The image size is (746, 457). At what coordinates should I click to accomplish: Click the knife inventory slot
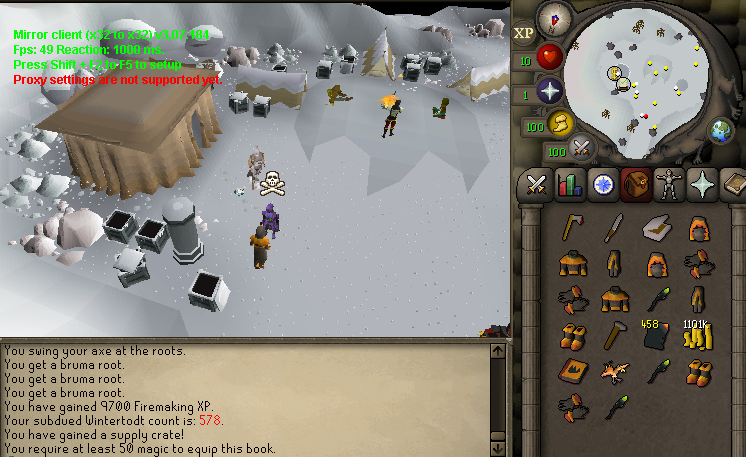(613, 229)
